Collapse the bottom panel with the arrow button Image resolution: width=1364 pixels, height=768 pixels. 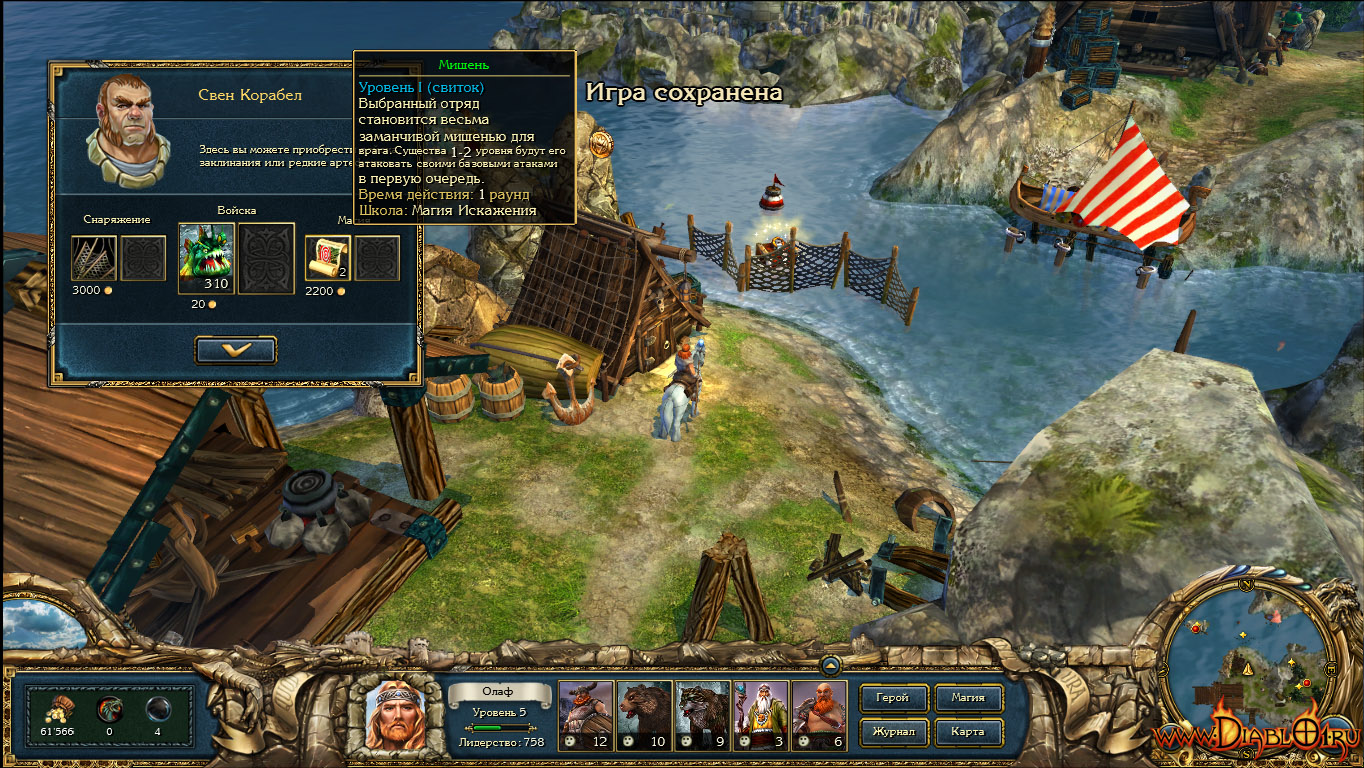(829, 664)
